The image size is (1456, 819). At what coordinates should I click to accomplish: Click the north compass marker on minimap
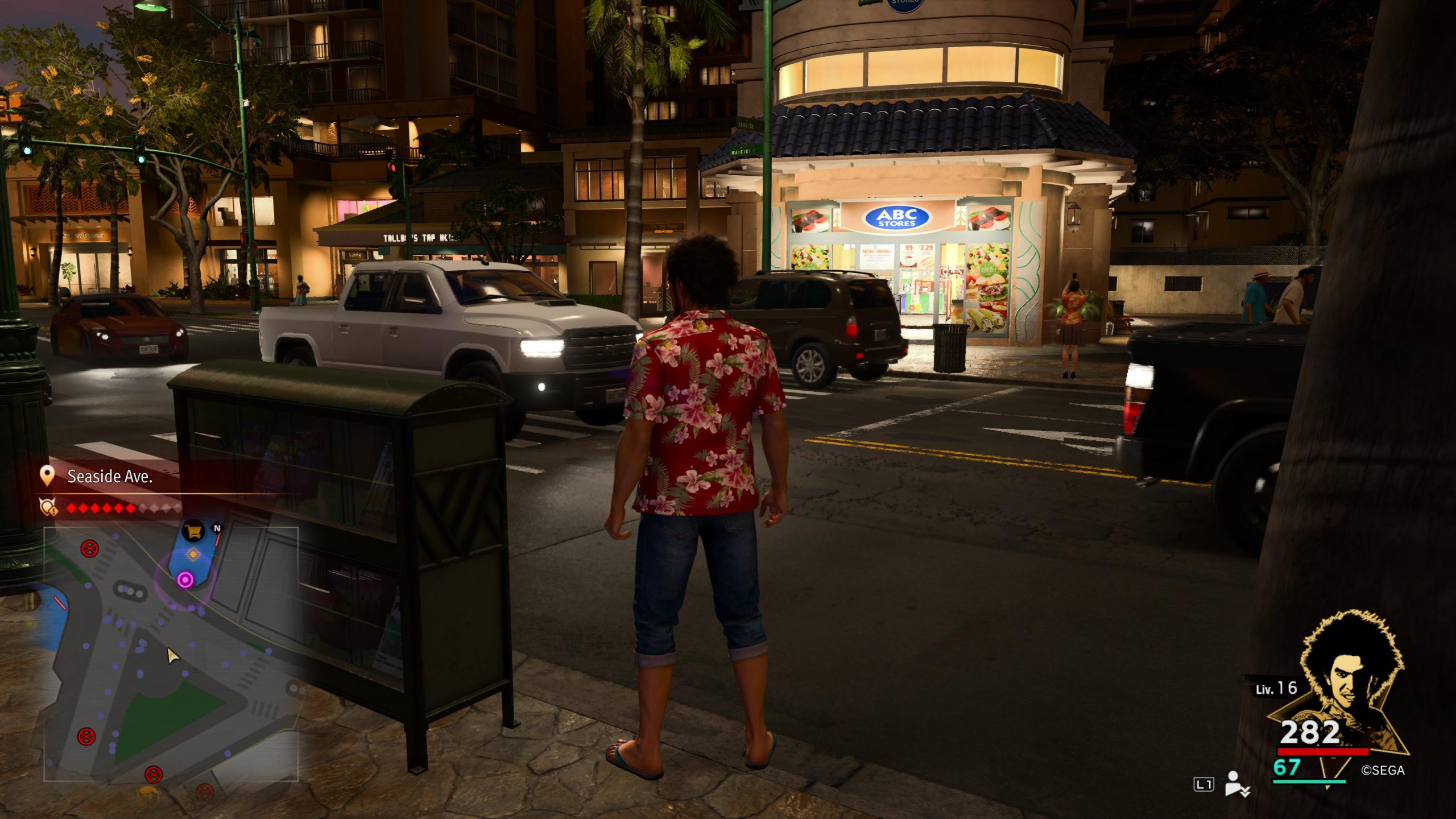point(217,528)
